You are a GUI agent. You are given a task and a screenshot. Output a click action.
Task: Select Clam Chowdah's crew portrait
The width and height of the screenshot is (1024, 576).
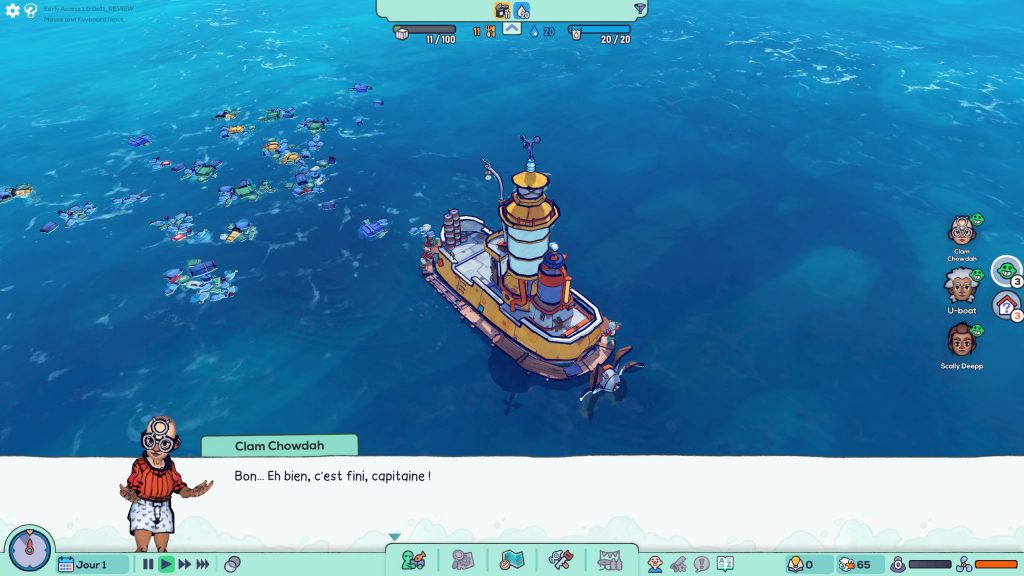(962, 229)
